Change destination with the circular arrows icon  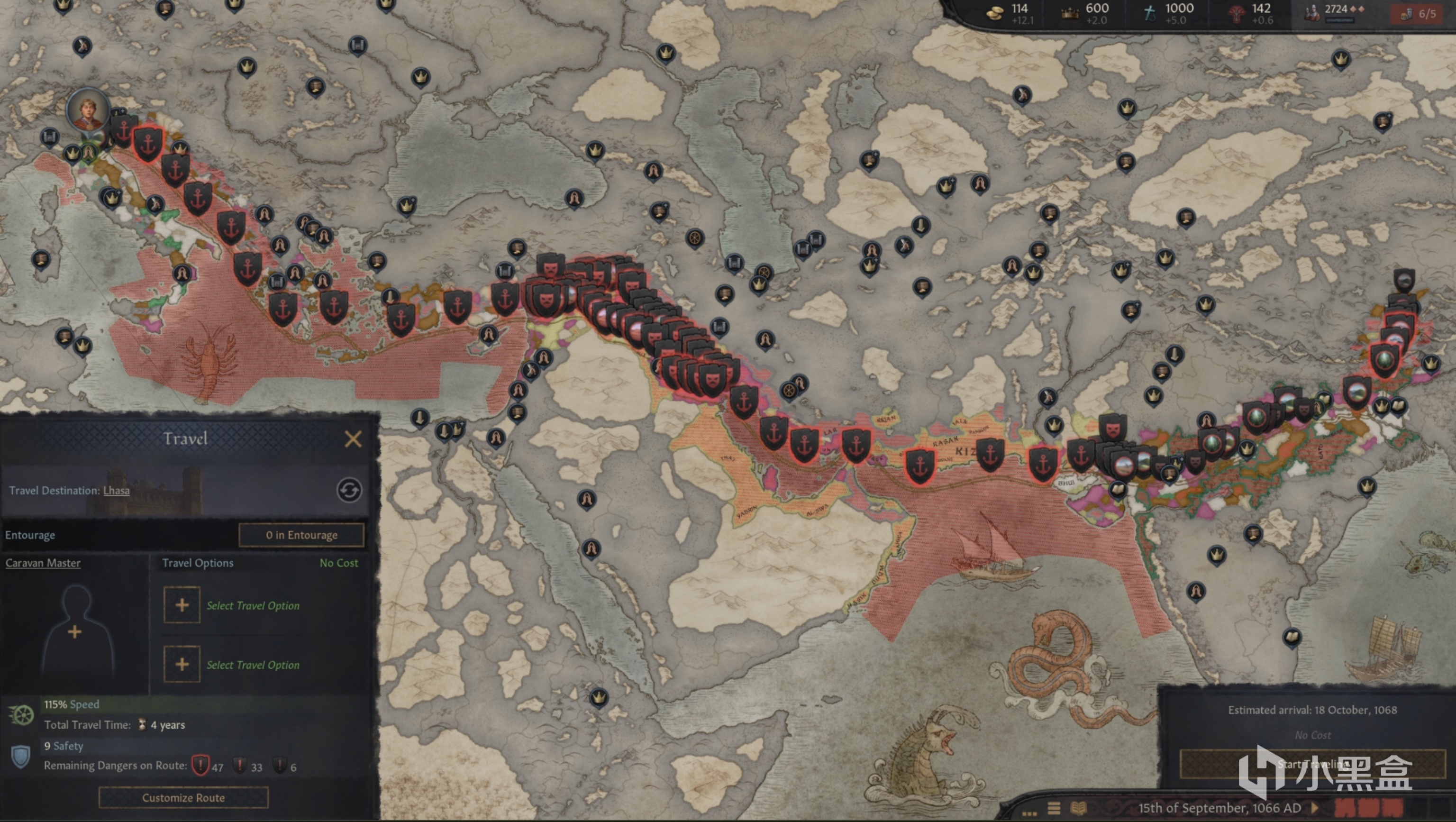349,490
